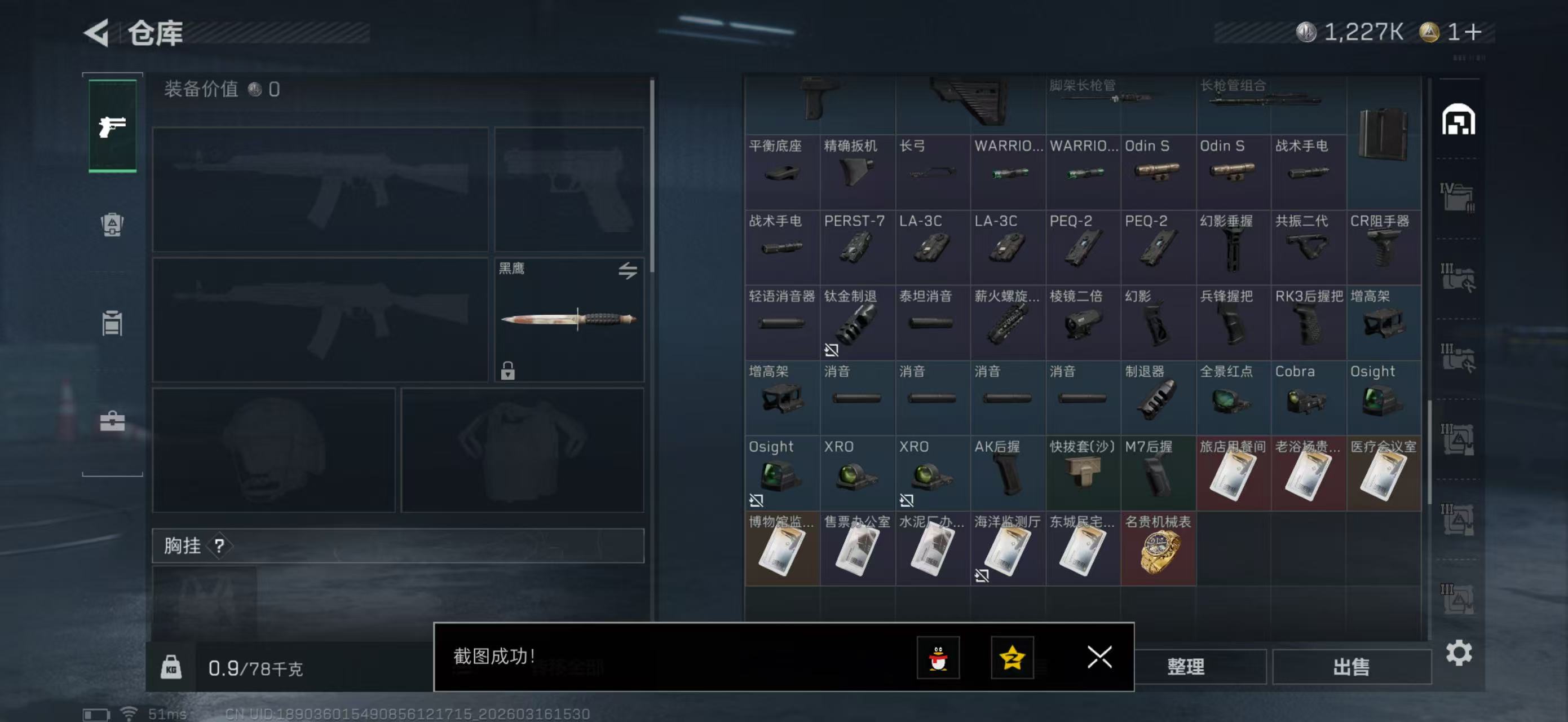Select the QZone star share icon
Image resolution: width=1568 pixels, height=722 pixels.
point(1012,658)
